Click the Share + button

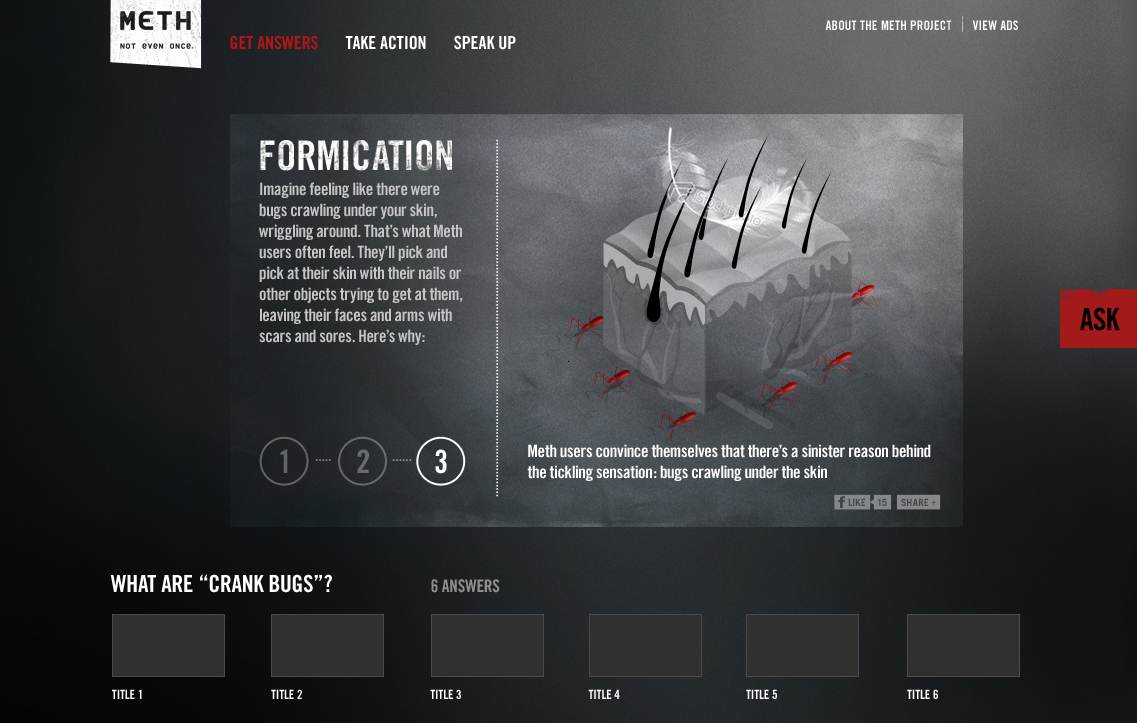[x=918, y=502]
